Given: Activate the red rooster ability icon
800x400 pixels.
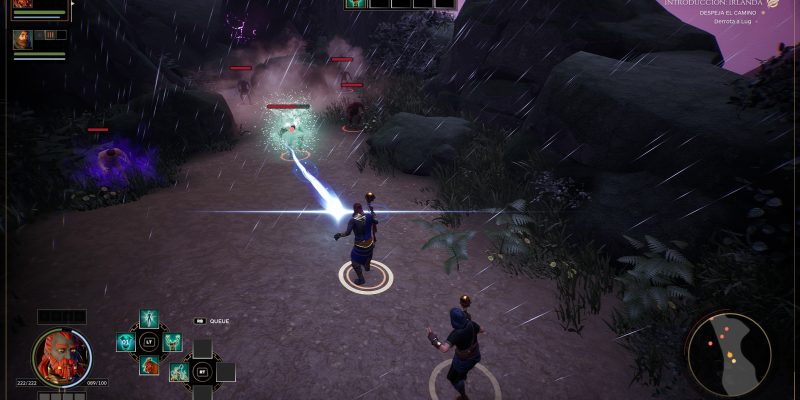Looking at the screenshot, I should [149, 366].
